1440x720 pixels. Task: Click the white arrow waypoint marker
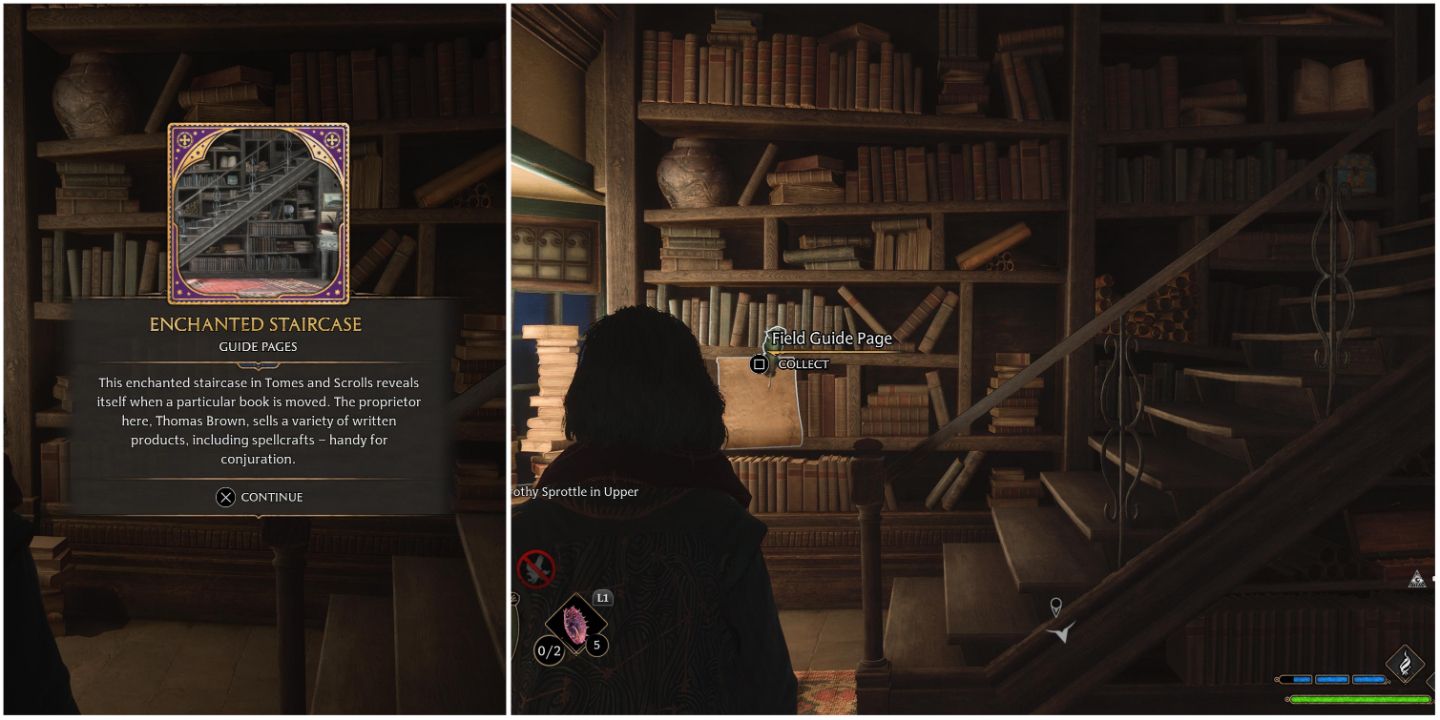point(1061,632)
